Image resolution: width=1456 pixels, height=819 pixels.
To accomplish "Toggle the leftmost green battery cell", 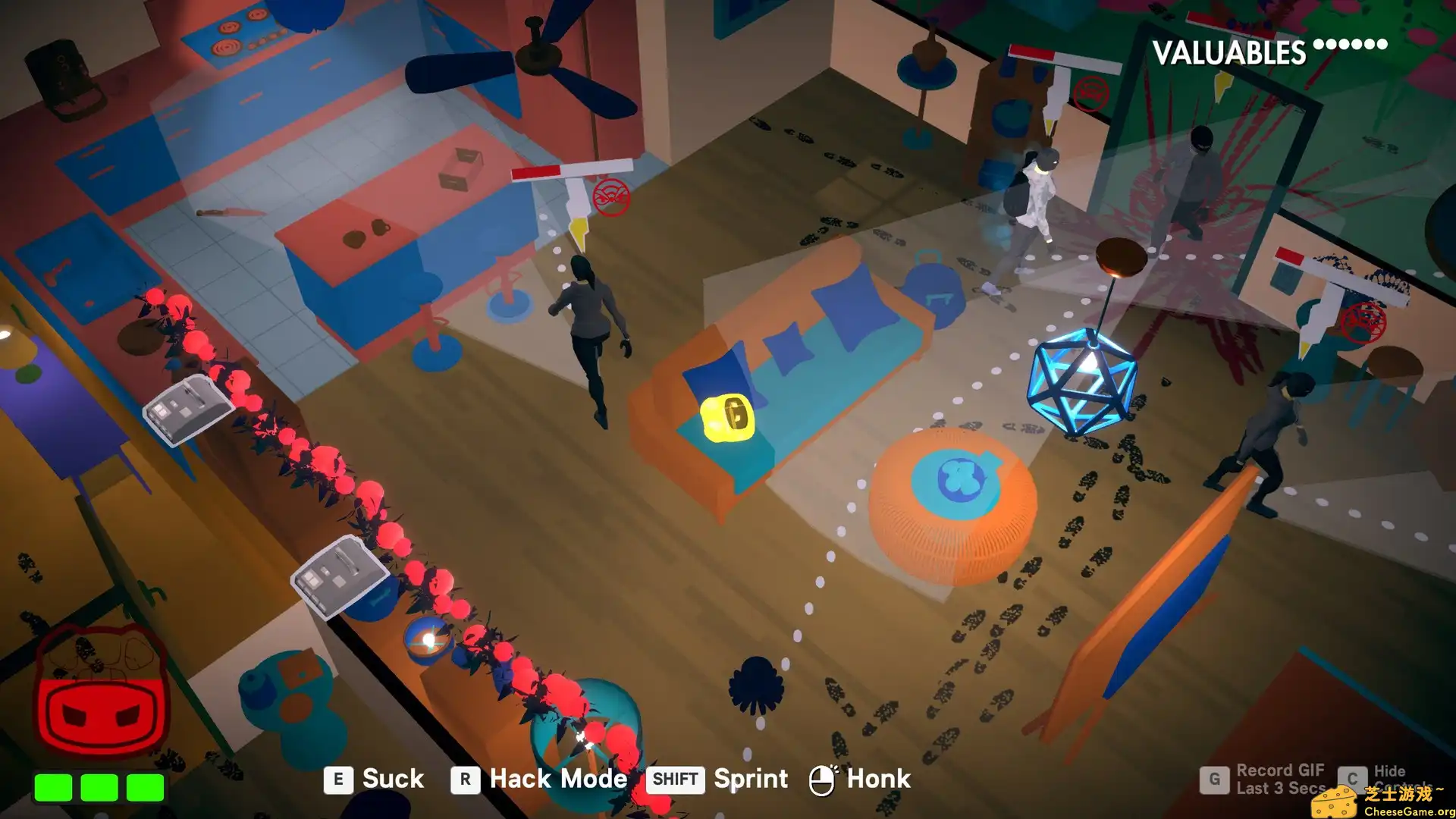I will pyautogui.click(x=53, y=786).
